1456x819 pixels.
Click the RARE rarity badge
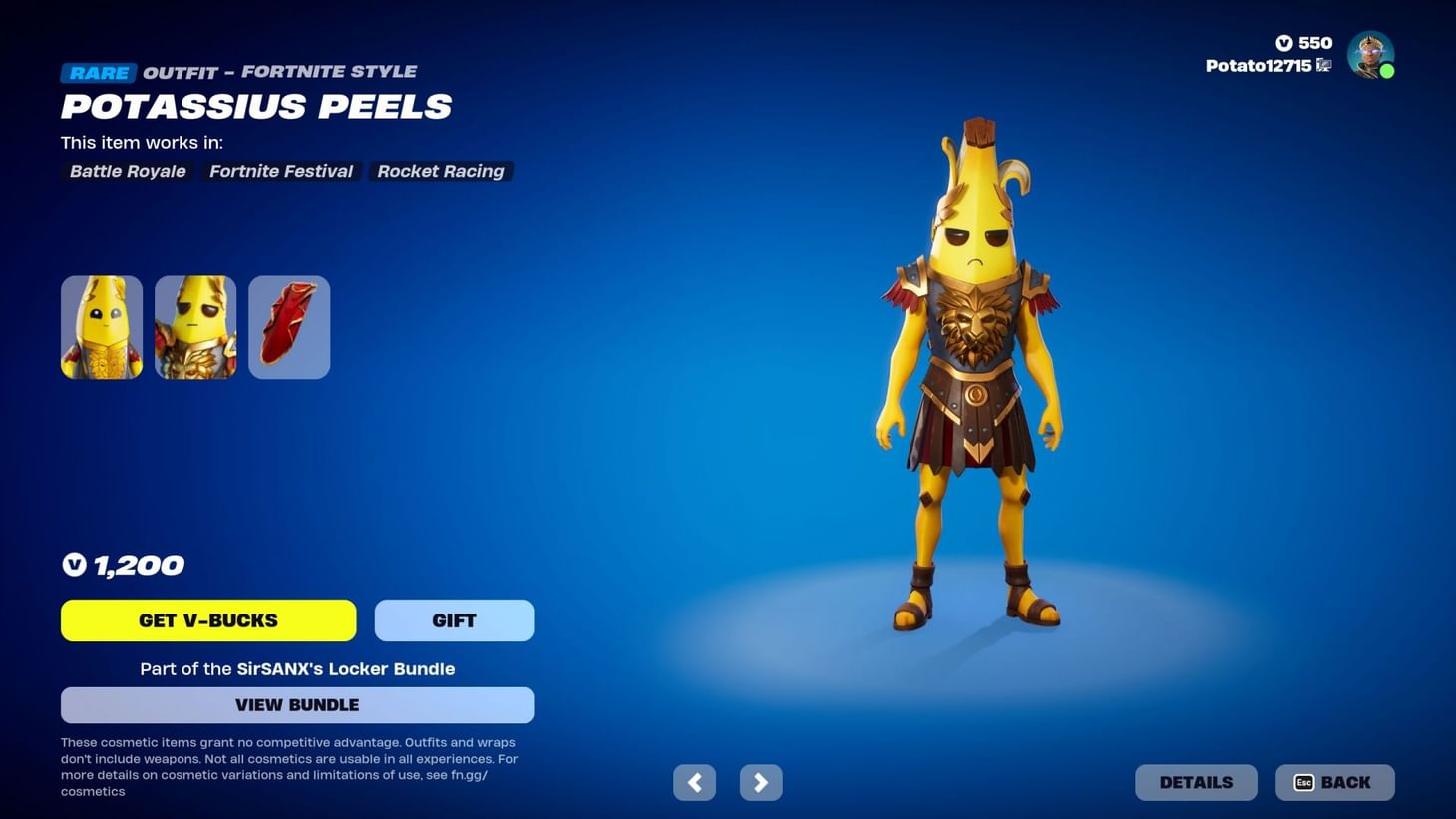(x=98, y=72)
